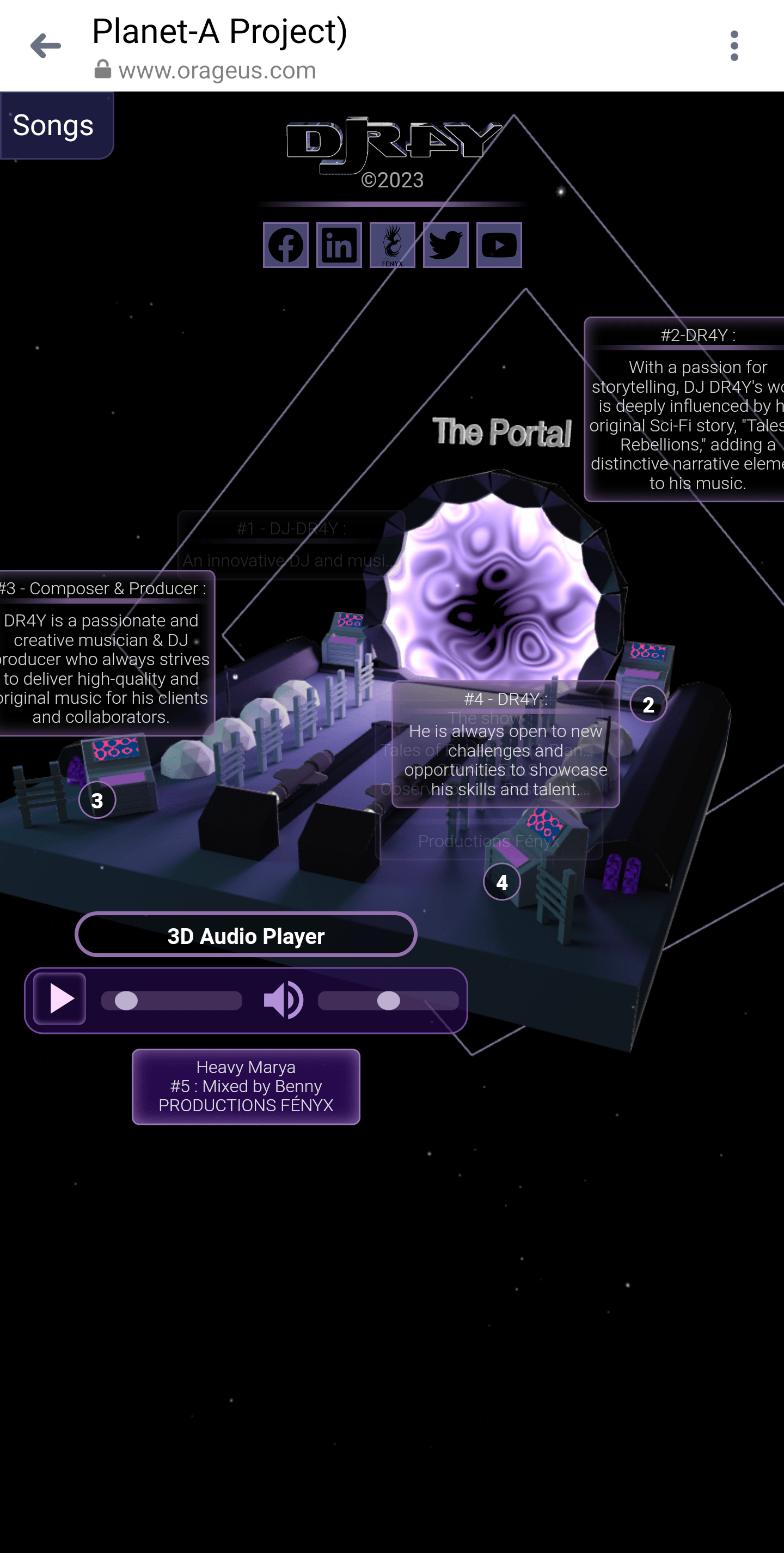Select hotspot marker number 4
Image resolution: width=784 pixels, height=1553 pixels.
(x=501, y=882)
